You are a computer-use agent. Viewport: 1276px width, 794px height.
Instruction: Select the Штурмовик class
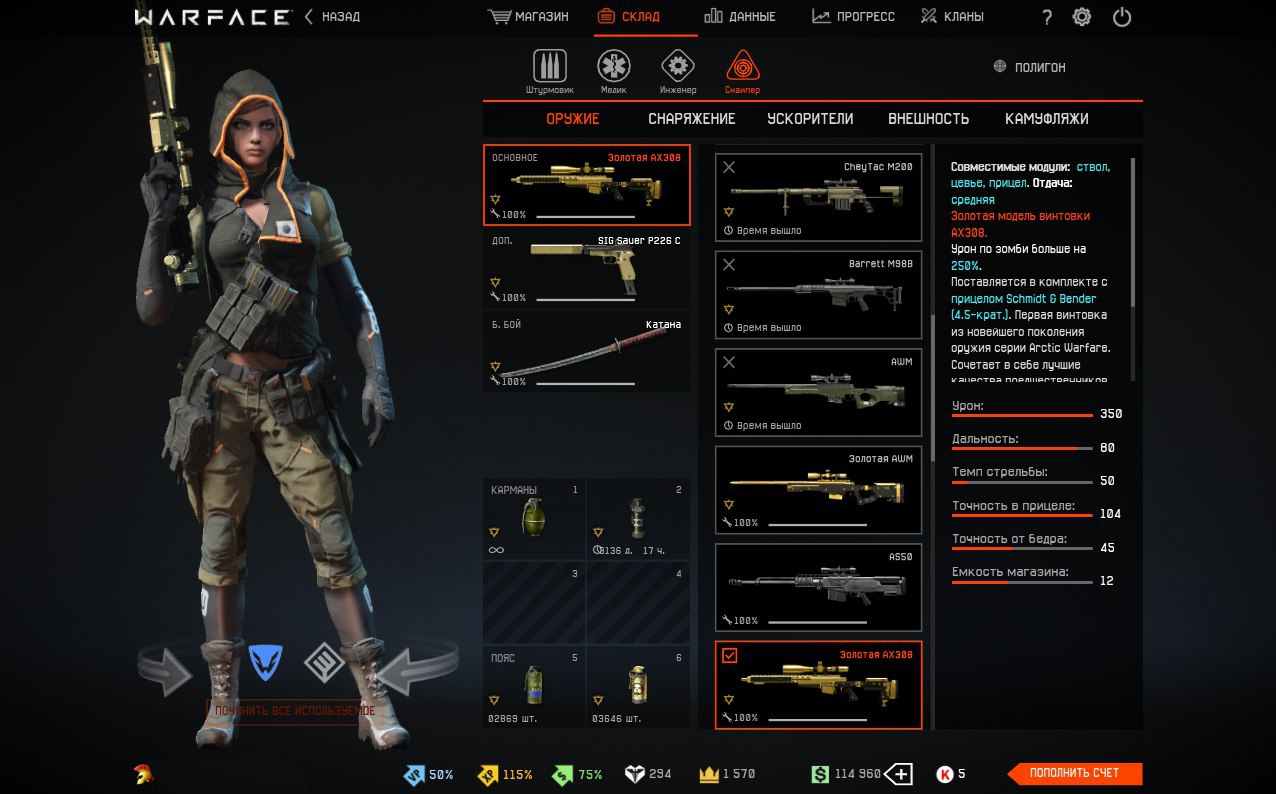click(549, 70)
